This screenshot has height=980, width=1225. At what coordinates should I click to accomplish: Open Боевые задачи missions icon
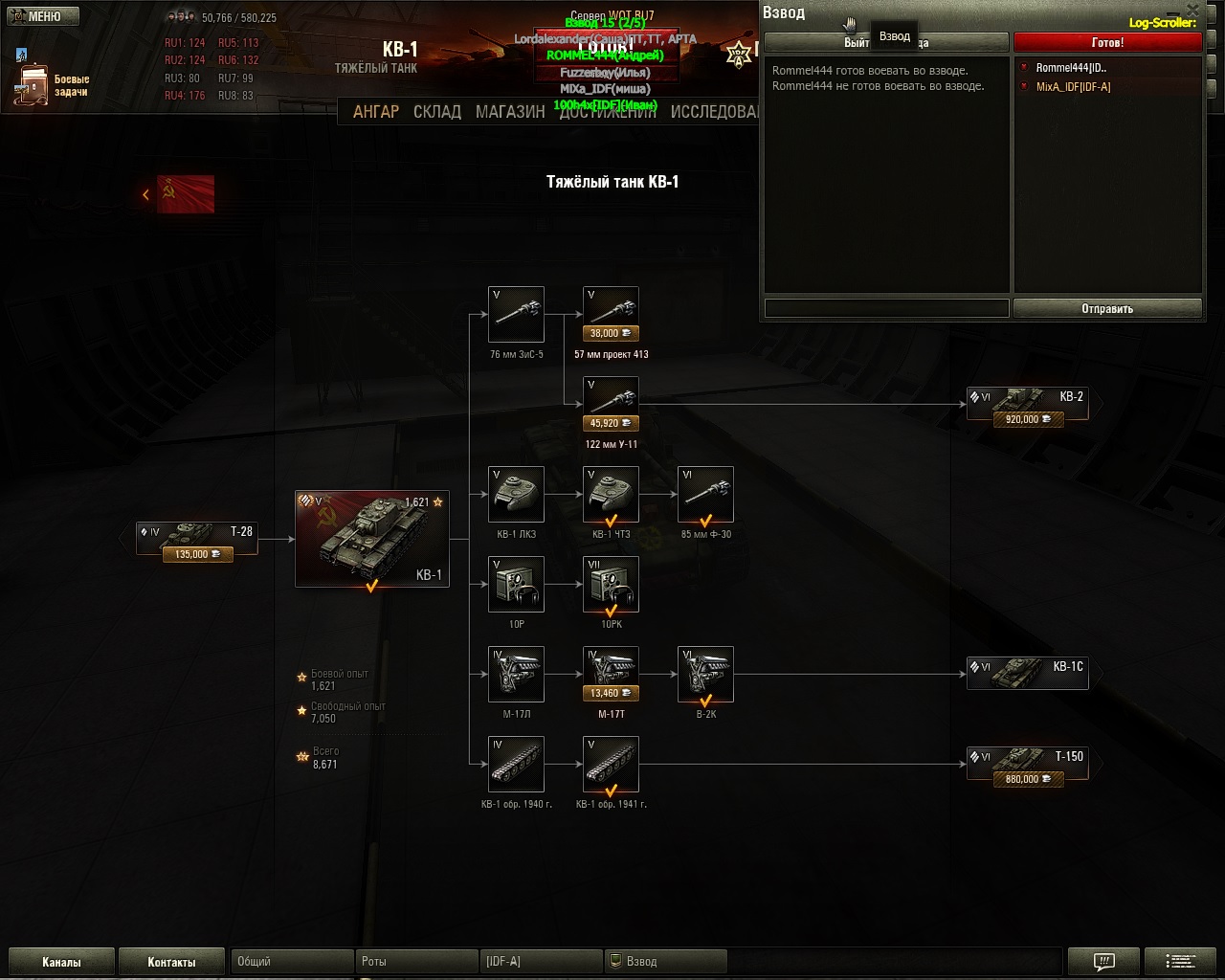(x=33, y=84)
